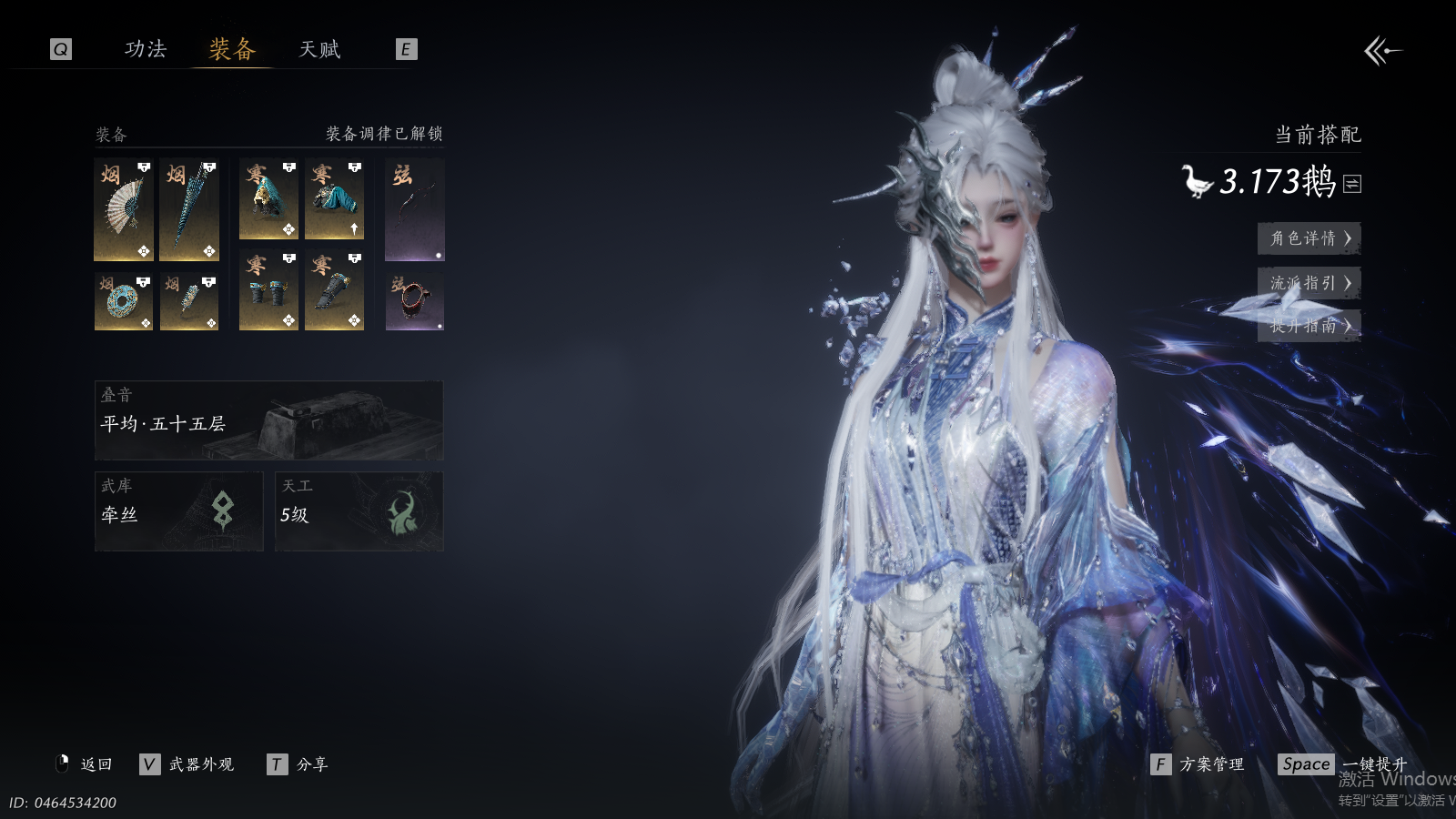The width and height of the screenshot is (1456, 819).
Task: Open the 提升指南 improvement guide
Action: point(1309,325)
